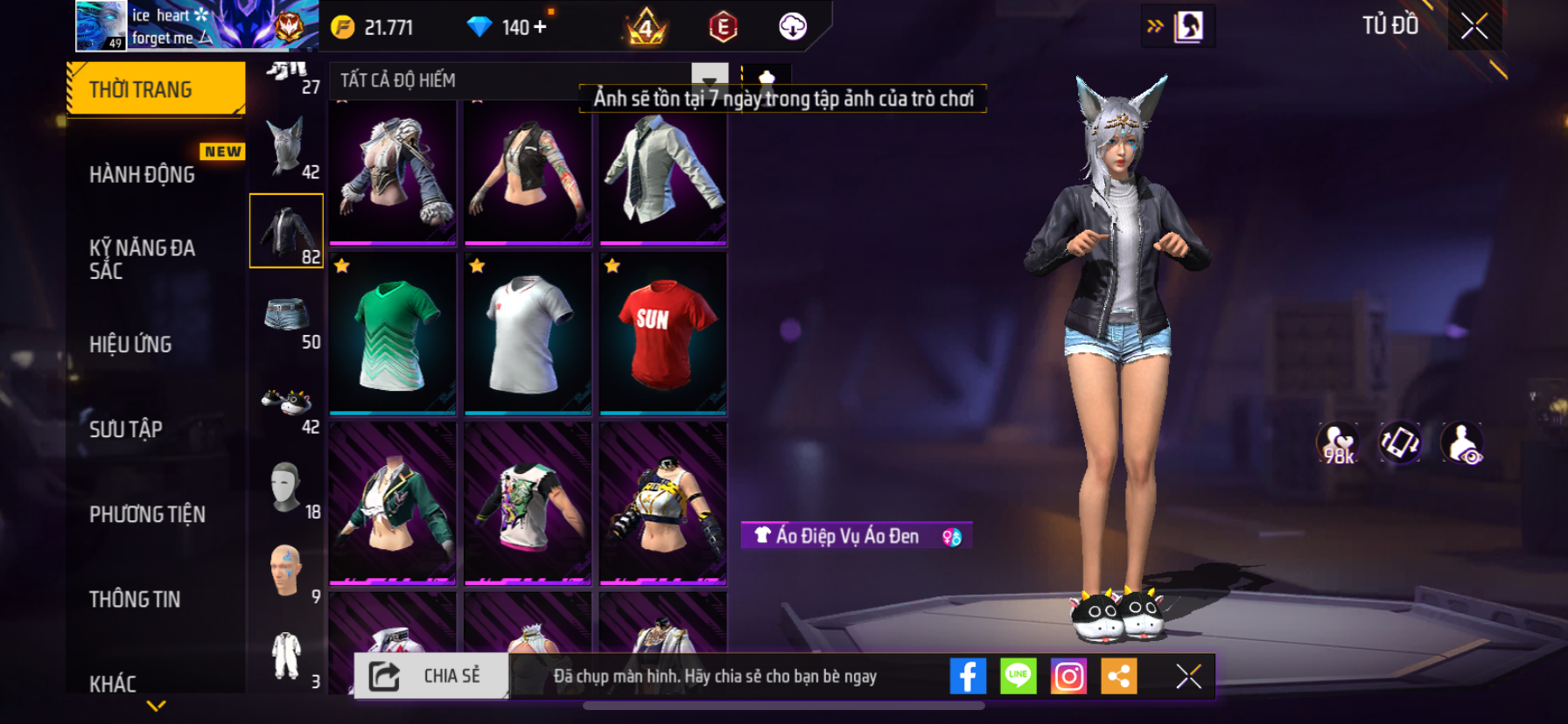This screenshot has width=1568, height=724.
Task: Choose the red SUN t-shirt
Action: pyautogui.click(x=662, y=333)
